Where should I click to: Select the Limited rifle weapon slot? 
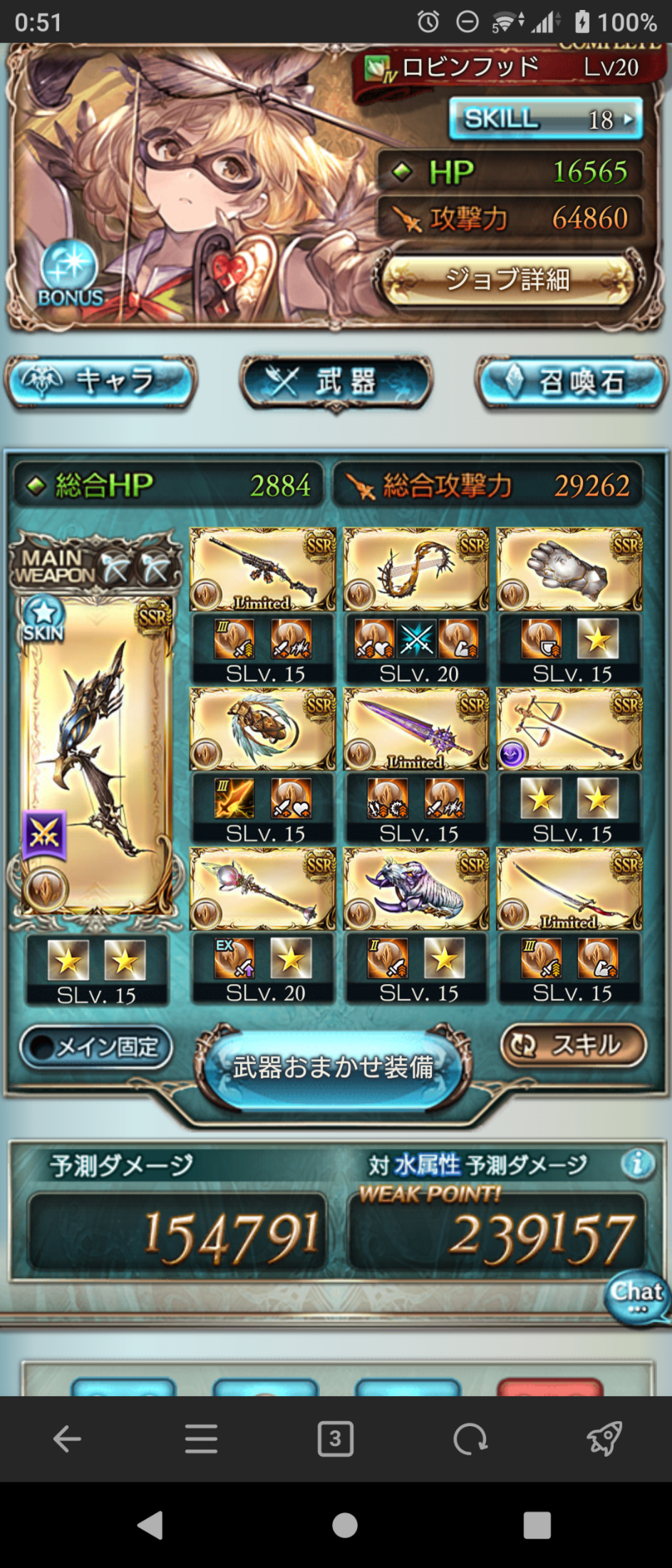tap(262, 570)
